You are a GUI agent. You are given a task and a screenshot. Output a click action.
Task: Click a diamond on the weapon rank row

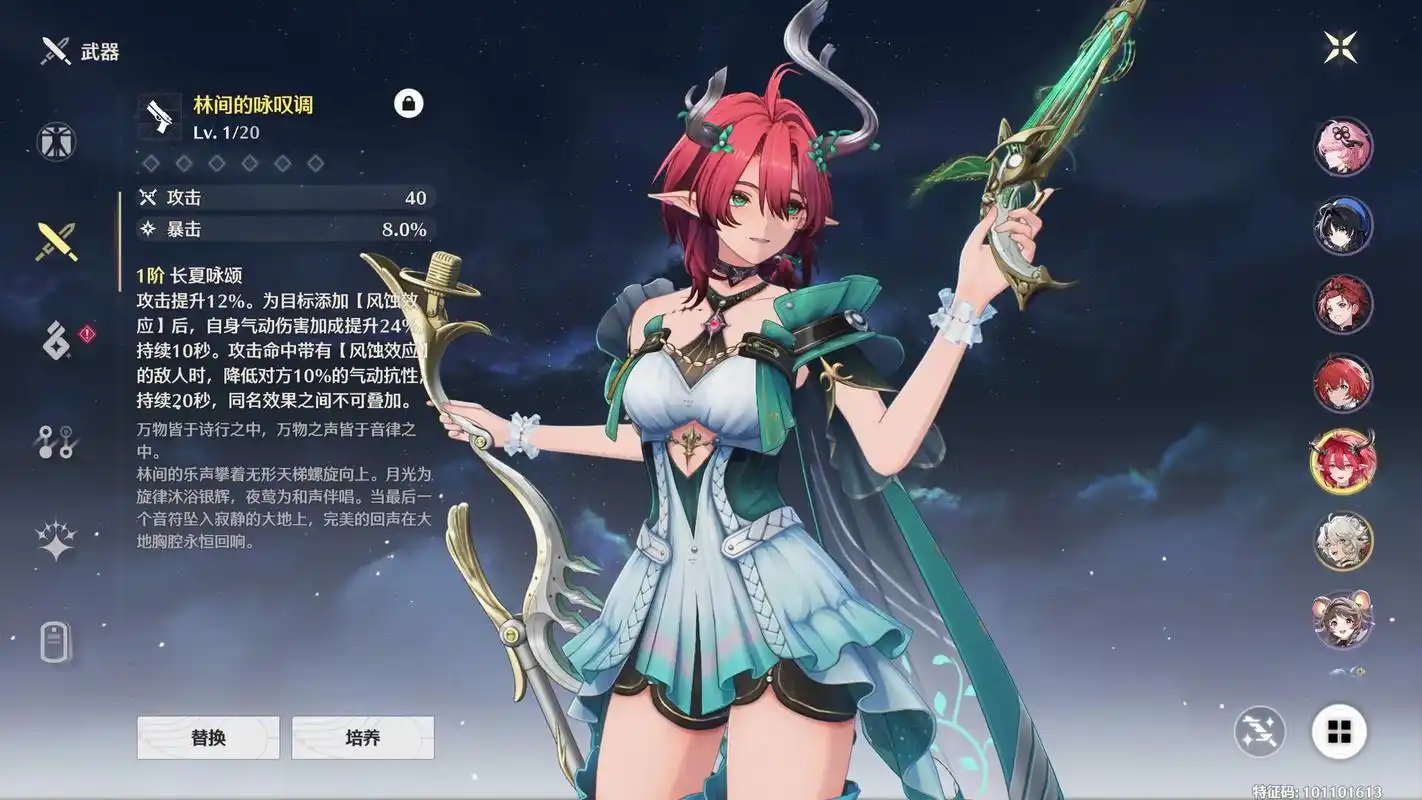tap(150, 162)
